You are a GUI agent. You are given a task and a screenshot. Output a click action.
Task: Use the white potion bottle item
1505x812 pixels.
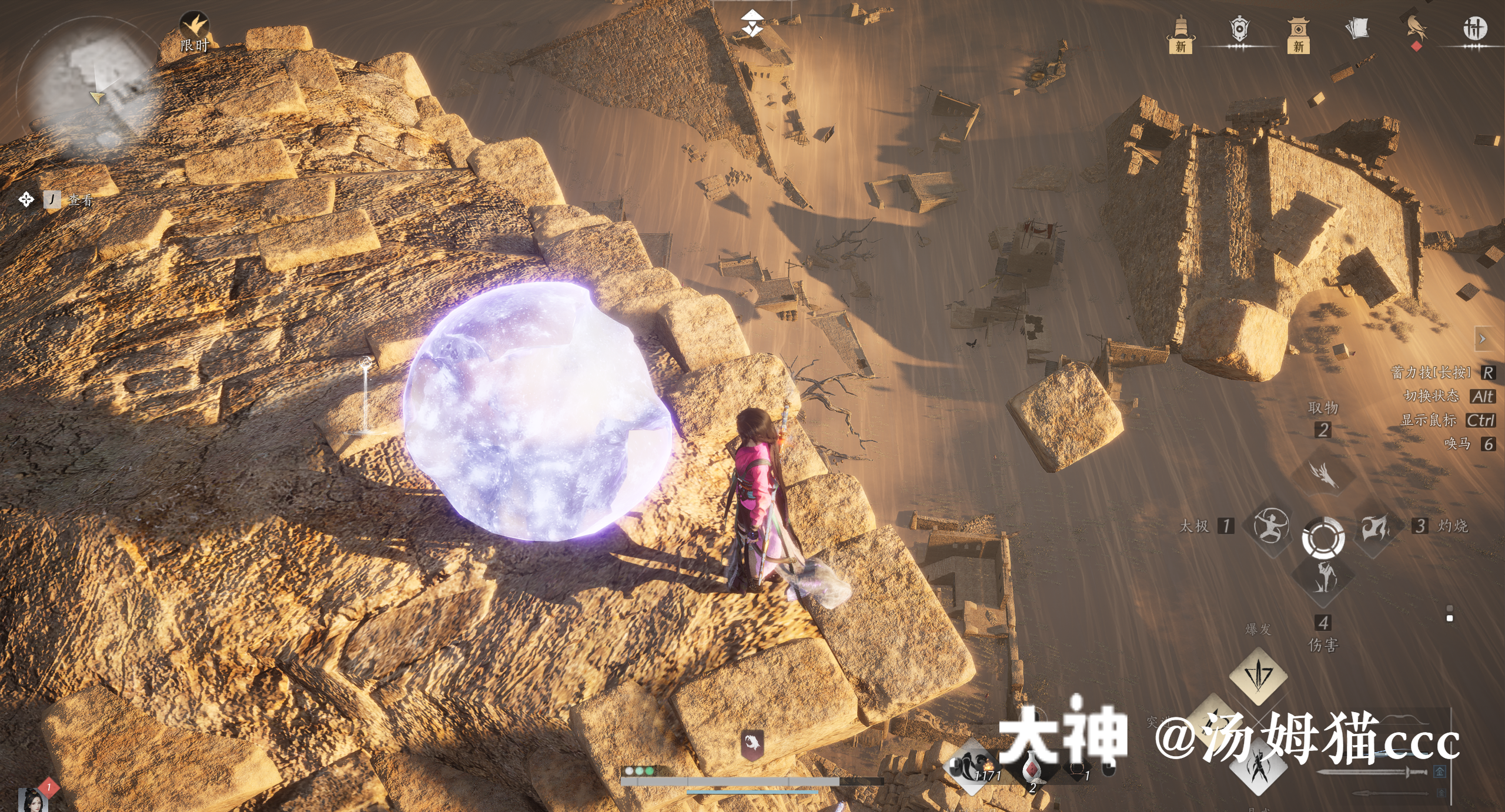click(x=1032, y=769)
